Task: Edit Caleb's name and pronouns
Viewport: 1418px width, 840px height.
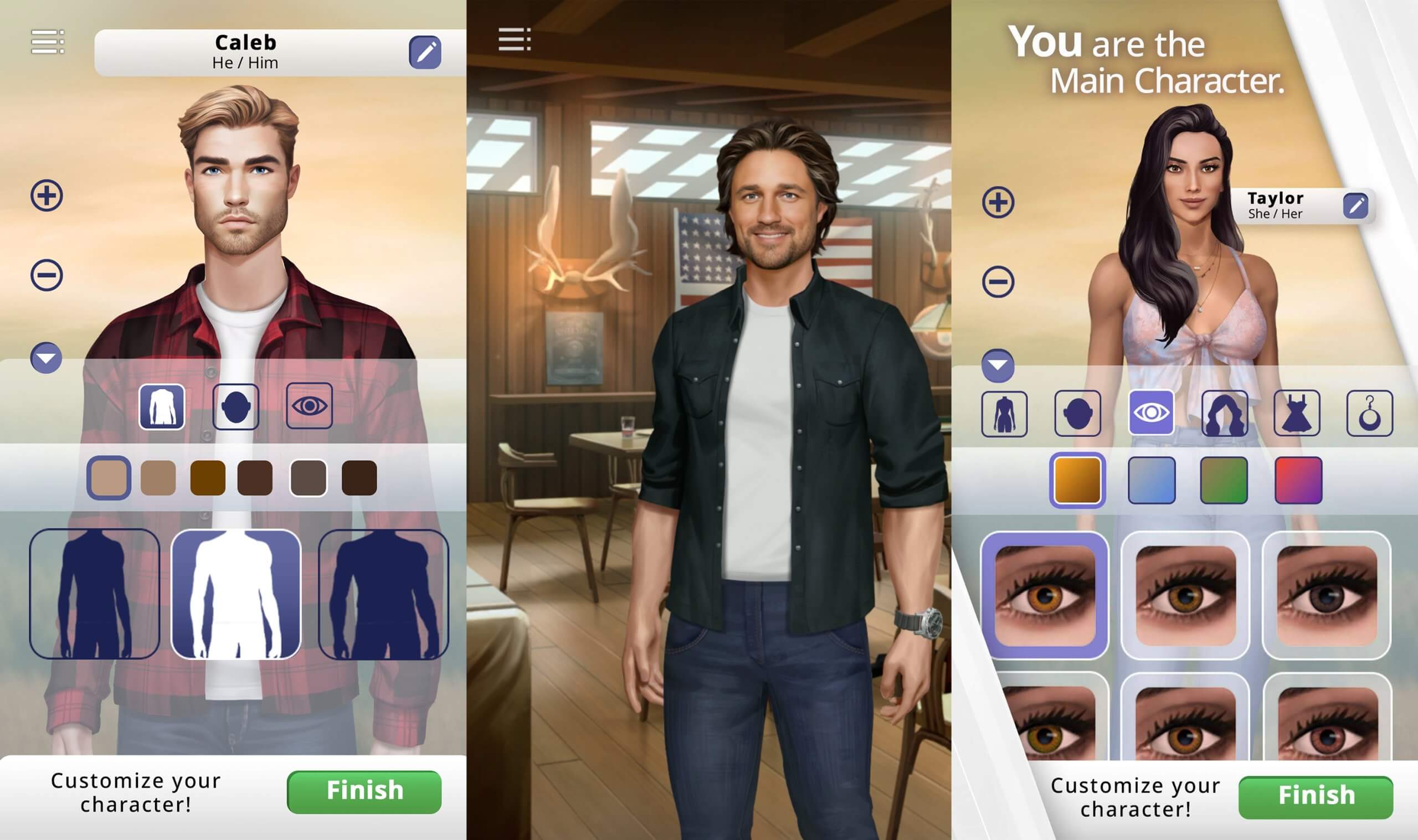Action: coord(424,53)
